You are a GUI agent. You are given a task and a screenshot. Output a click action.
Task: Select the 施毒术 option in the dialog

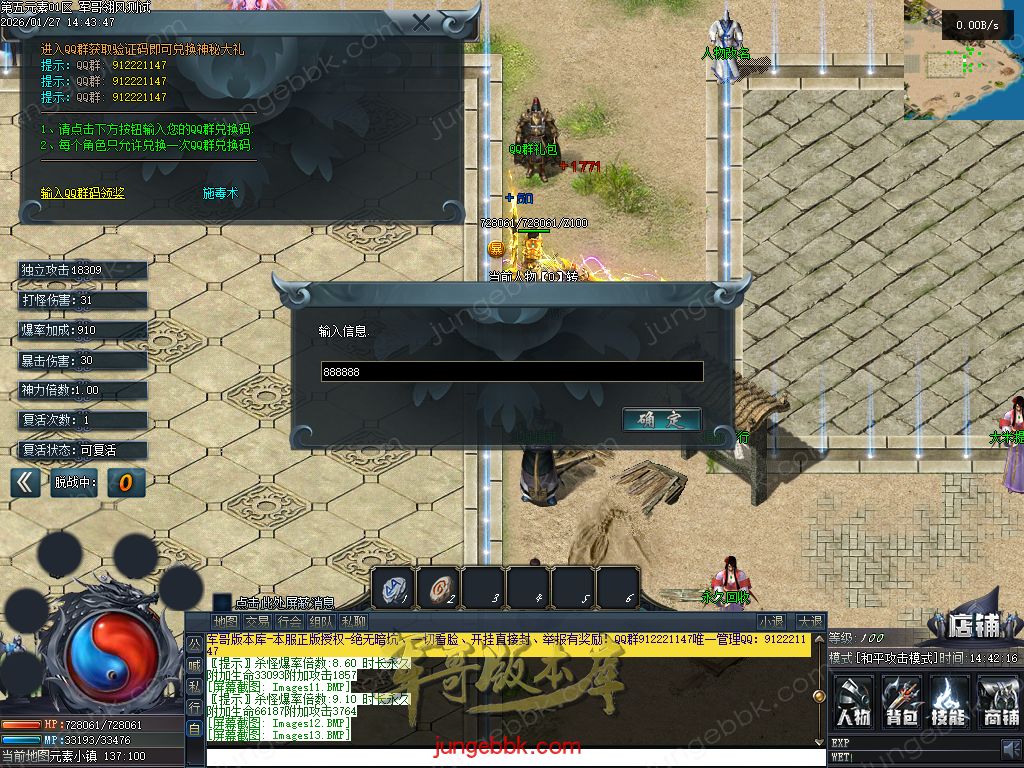point(221,193)
